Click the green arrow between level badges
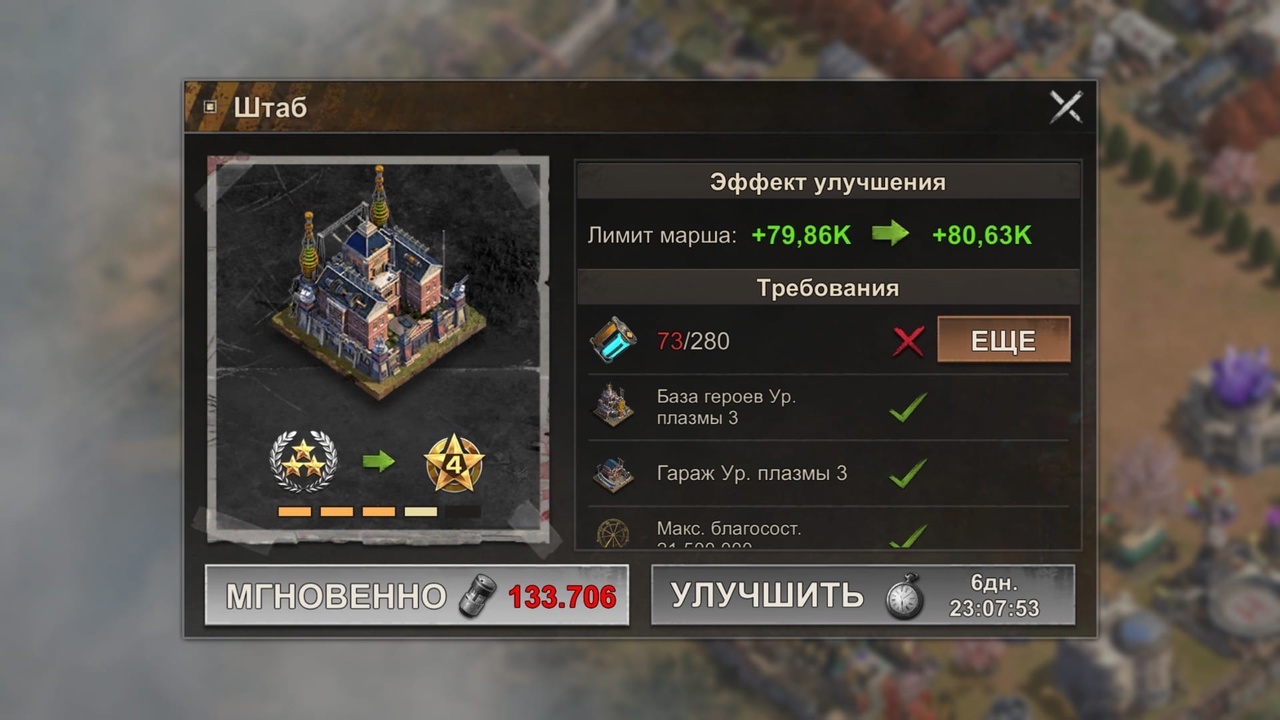 click(378, 462)
